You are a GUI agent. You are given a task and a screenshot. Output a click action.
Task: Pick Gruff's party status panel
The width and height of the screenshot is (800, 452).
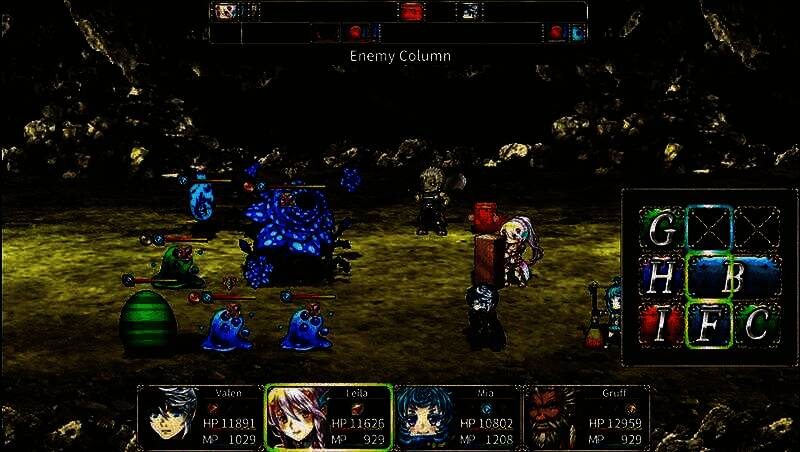pos(586,417)
